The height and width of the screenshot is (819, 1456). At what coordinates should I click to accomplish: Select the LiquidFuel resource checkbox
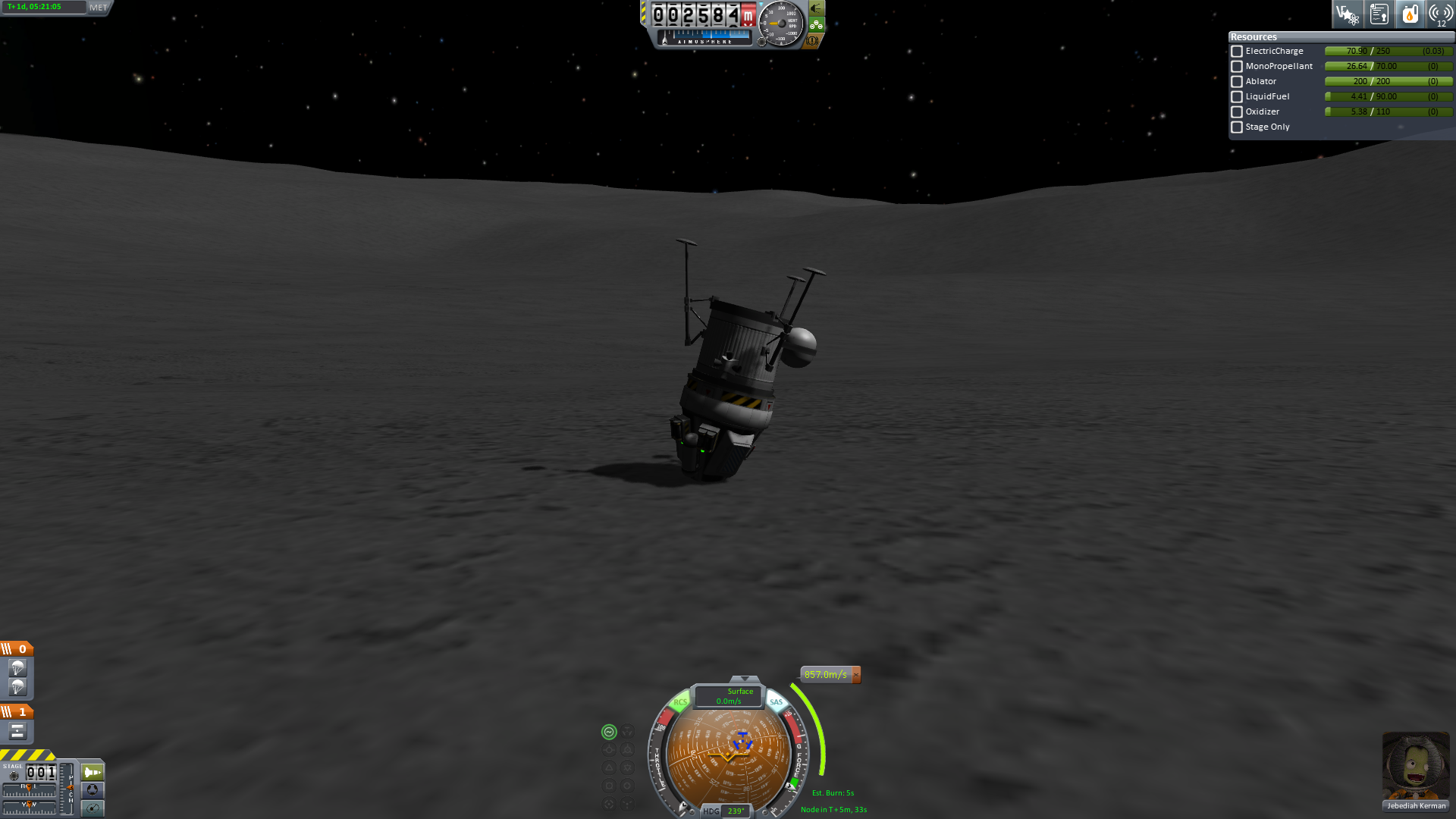(1237, 97)
